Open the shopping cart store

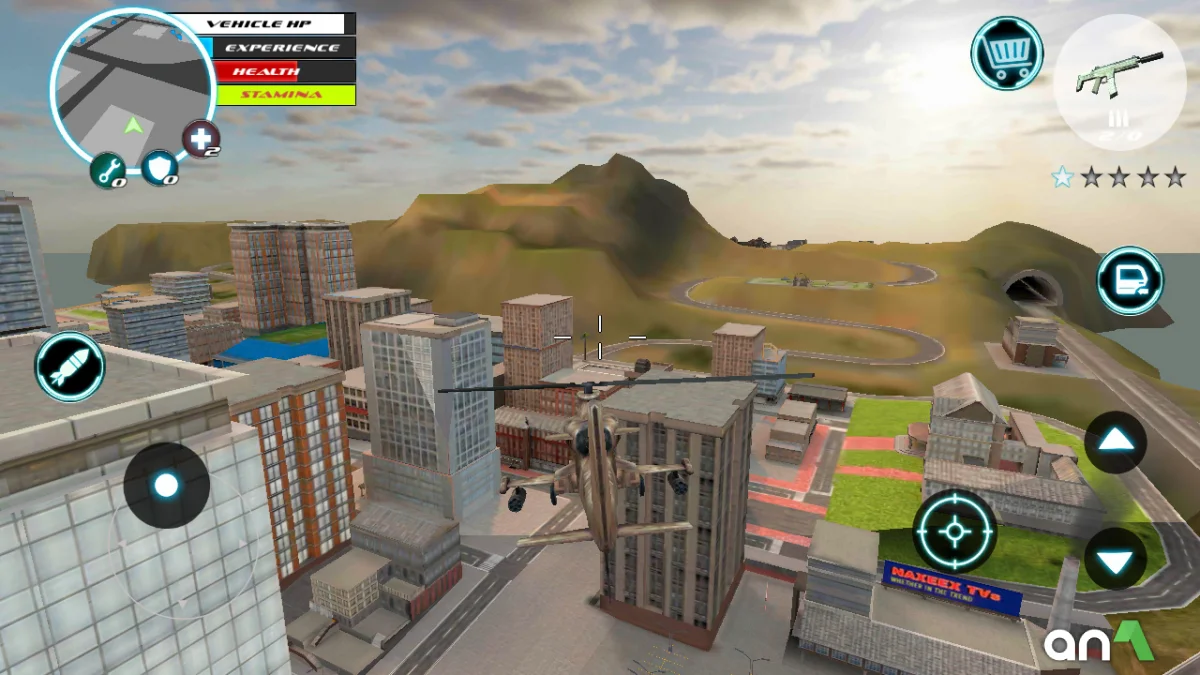tap(1006, 53)
